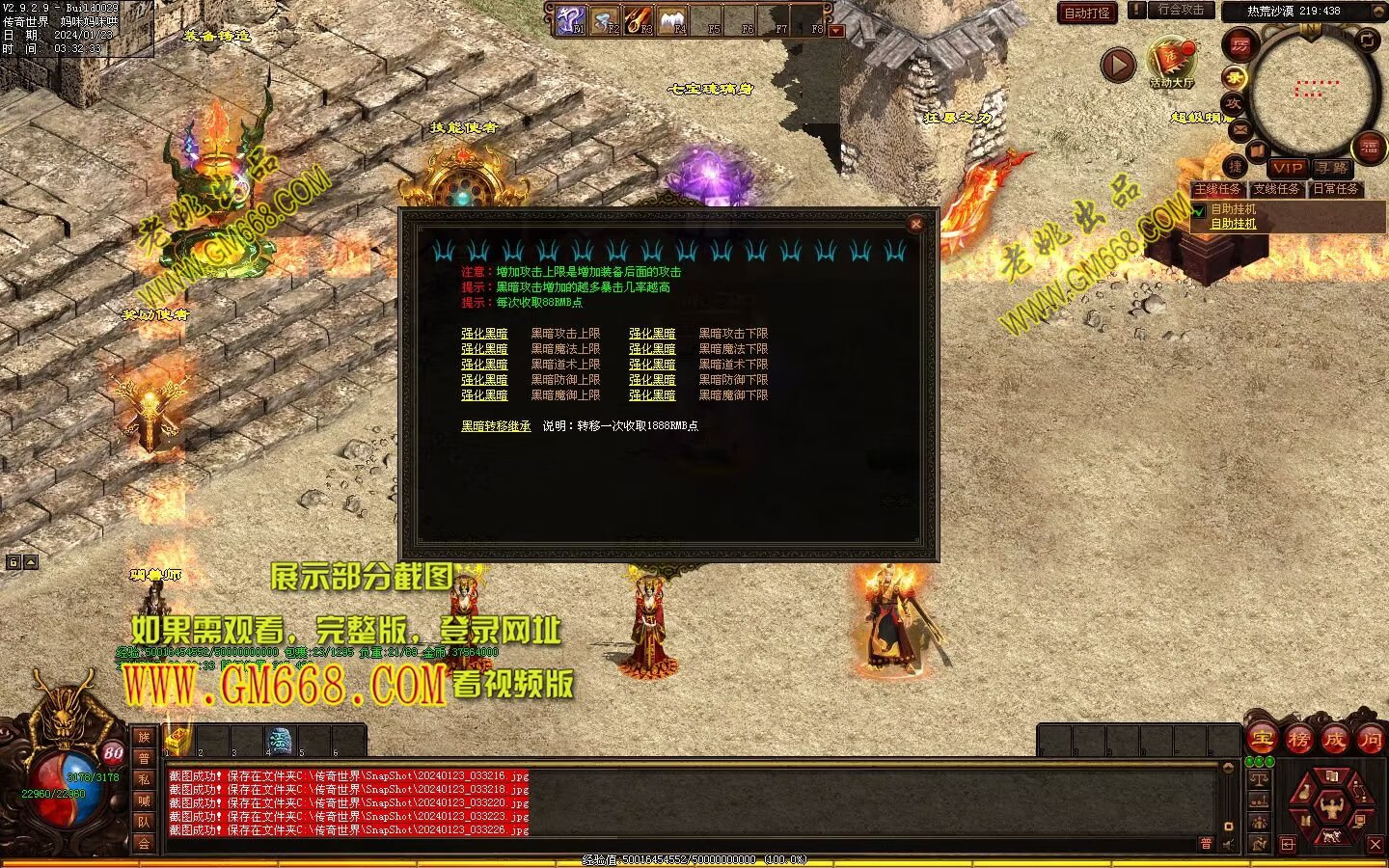Screen dimensions: 1389x868
Task: Open the 黑暗转移继承 link
Action: coord(496,425)
